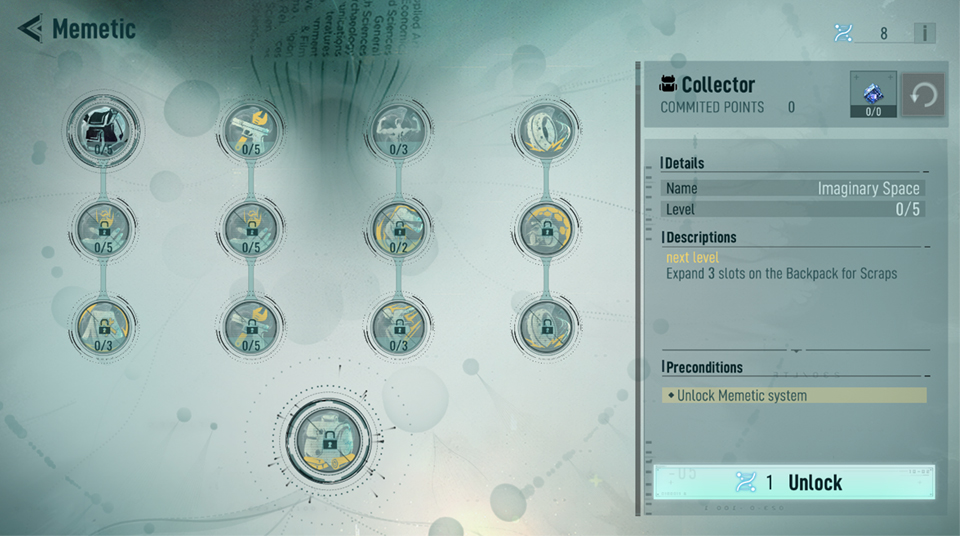The height and width of the screenshot is (536, 960).
Task: Unlock Imaginary Space for 1 point
Action: click(x=795, y=482)
